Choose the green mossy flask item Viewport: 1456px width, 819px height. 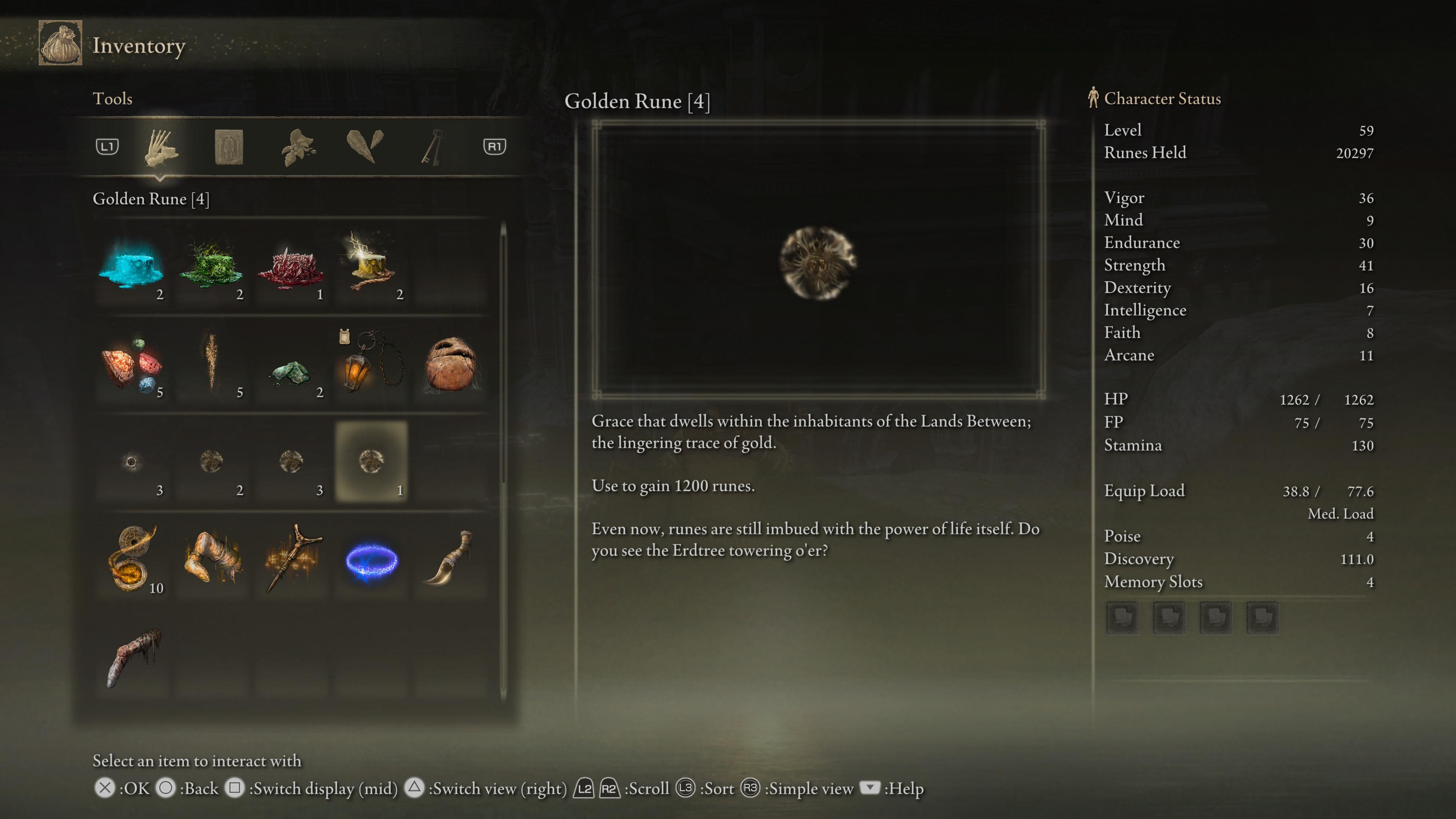[x=212, y=266]
